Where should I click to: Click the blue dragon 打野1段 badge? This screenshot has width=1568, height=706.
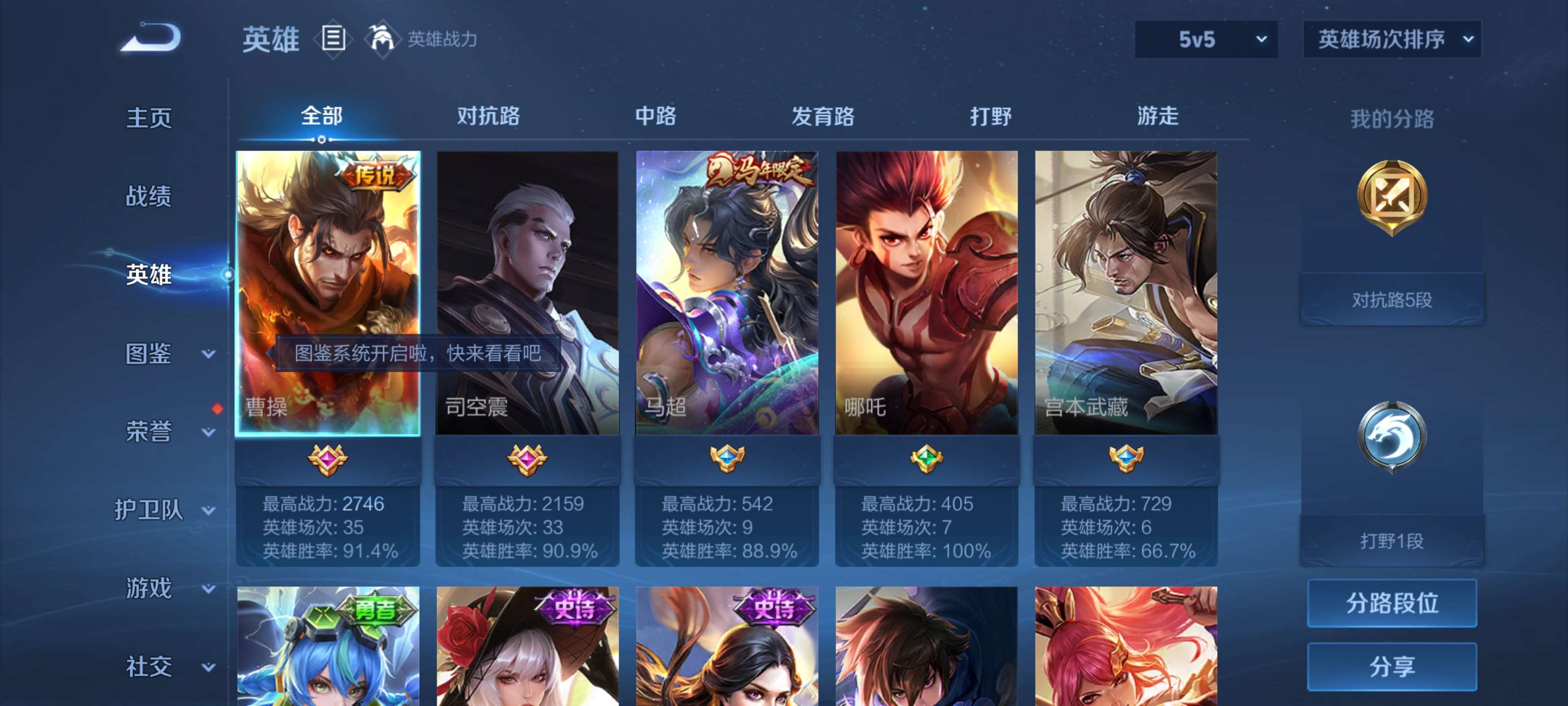[x=1392, y=434]
